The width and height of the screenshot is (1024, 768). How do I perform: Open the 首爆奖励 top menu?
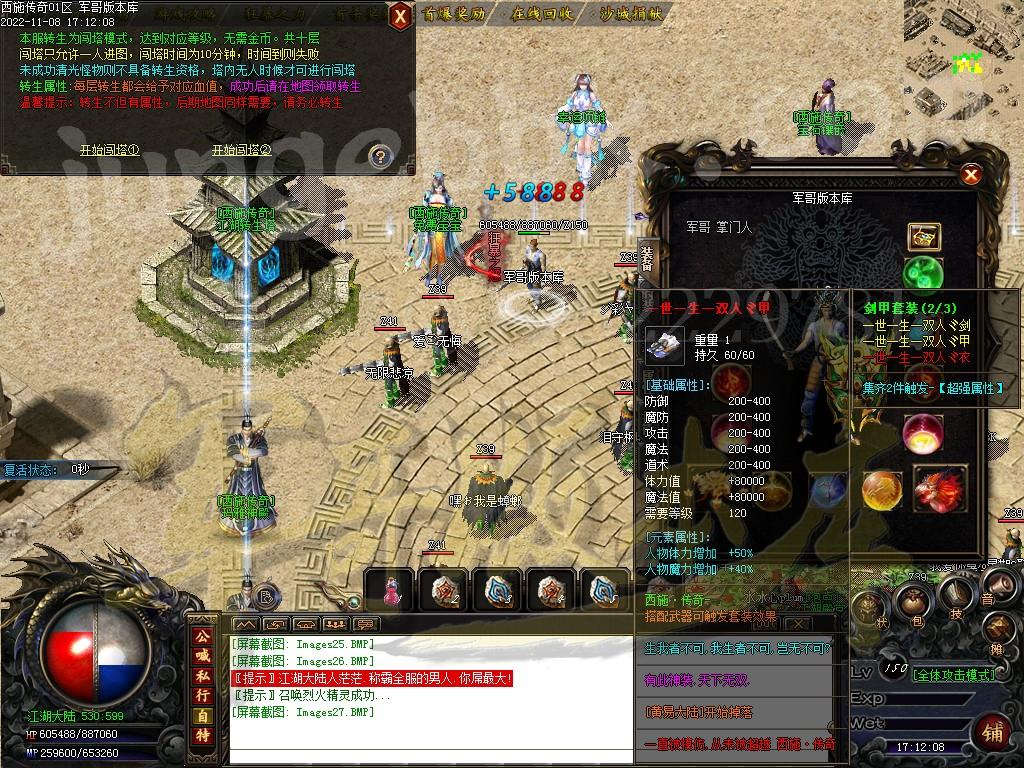coord(454,14)
